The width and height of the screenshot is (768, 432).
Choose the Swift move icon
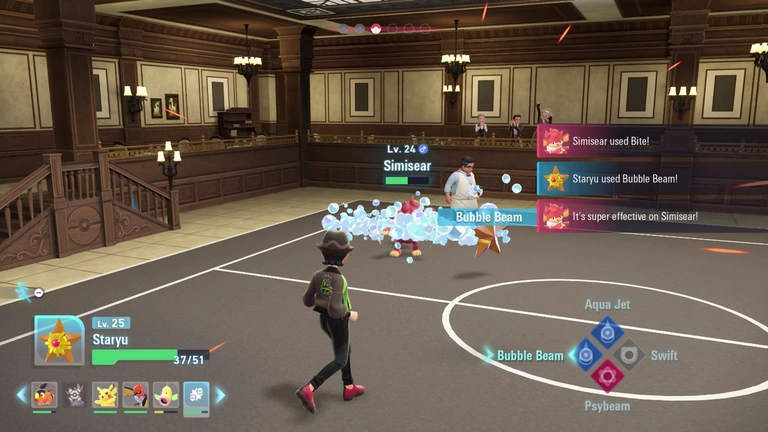tap(629, 354)
